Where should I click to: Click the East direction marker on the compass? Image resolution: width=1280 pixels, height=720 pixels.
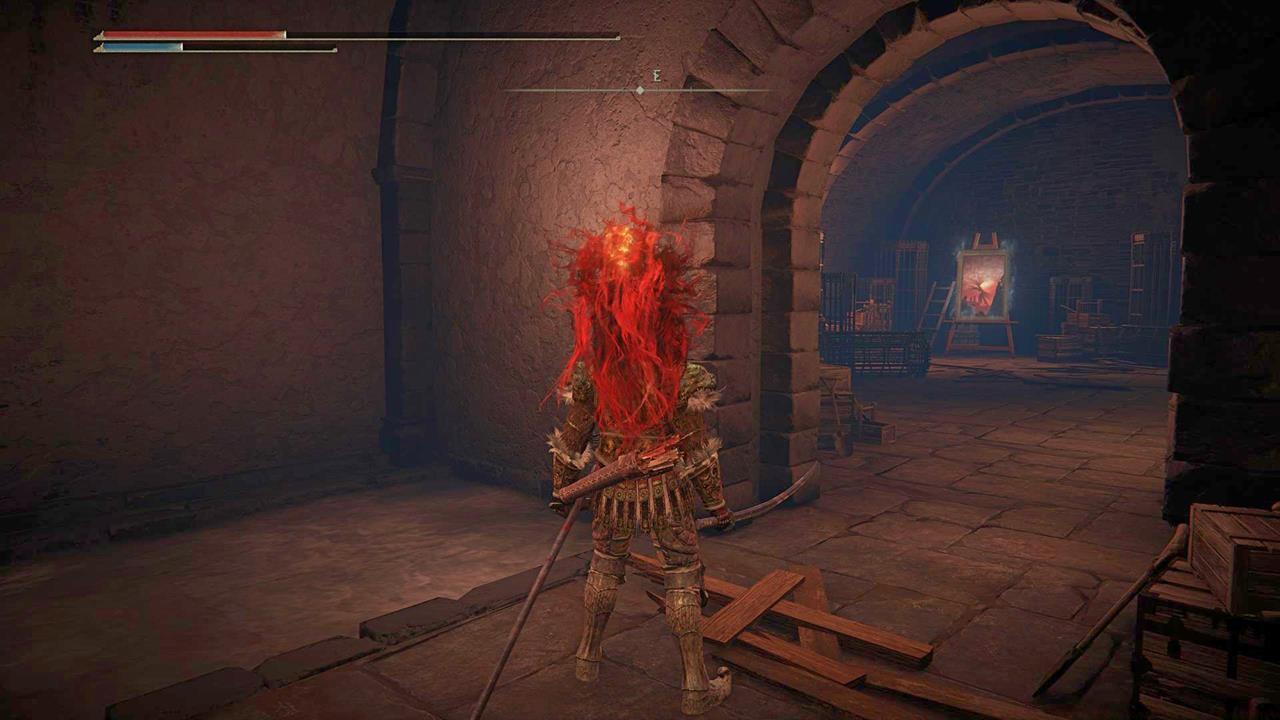click(x=658, y=76)
